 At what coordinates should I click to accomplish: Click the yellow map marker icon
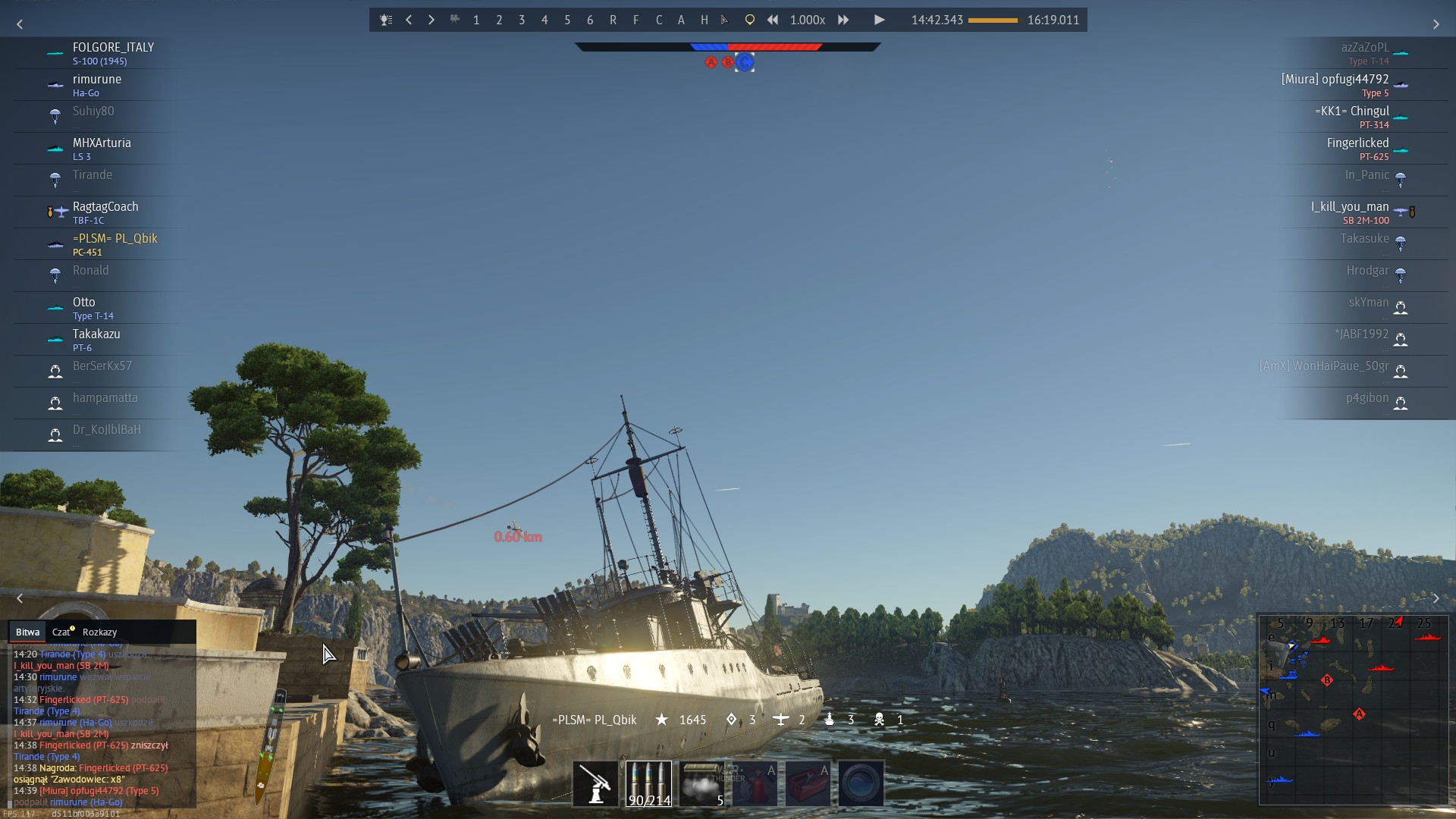pos(749,20)
